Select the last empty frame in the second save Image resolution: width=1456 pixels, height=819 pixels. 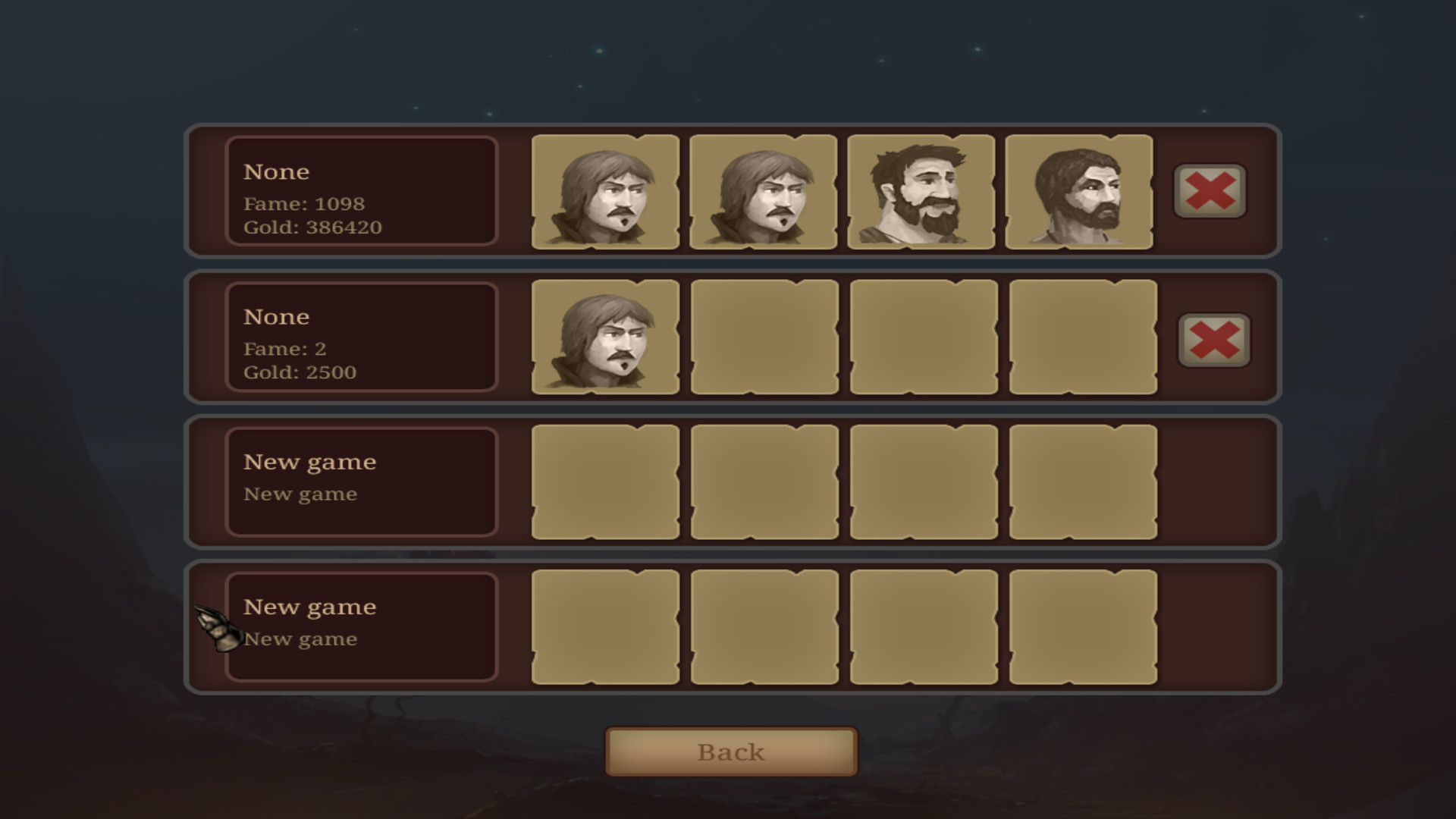point(1083,337)
